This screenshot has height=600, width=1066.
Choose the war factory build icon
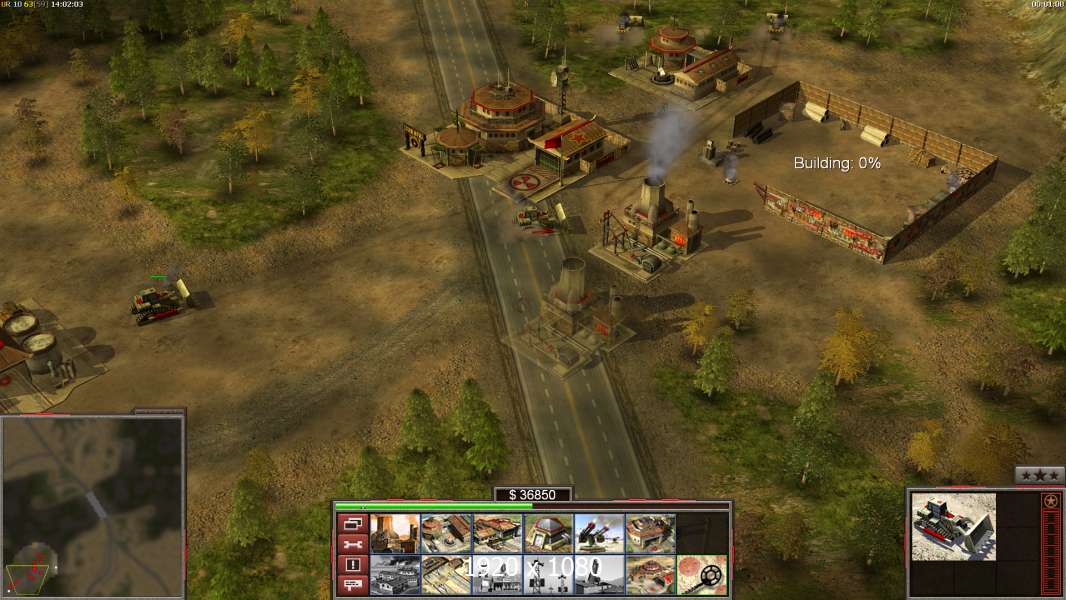650,534
